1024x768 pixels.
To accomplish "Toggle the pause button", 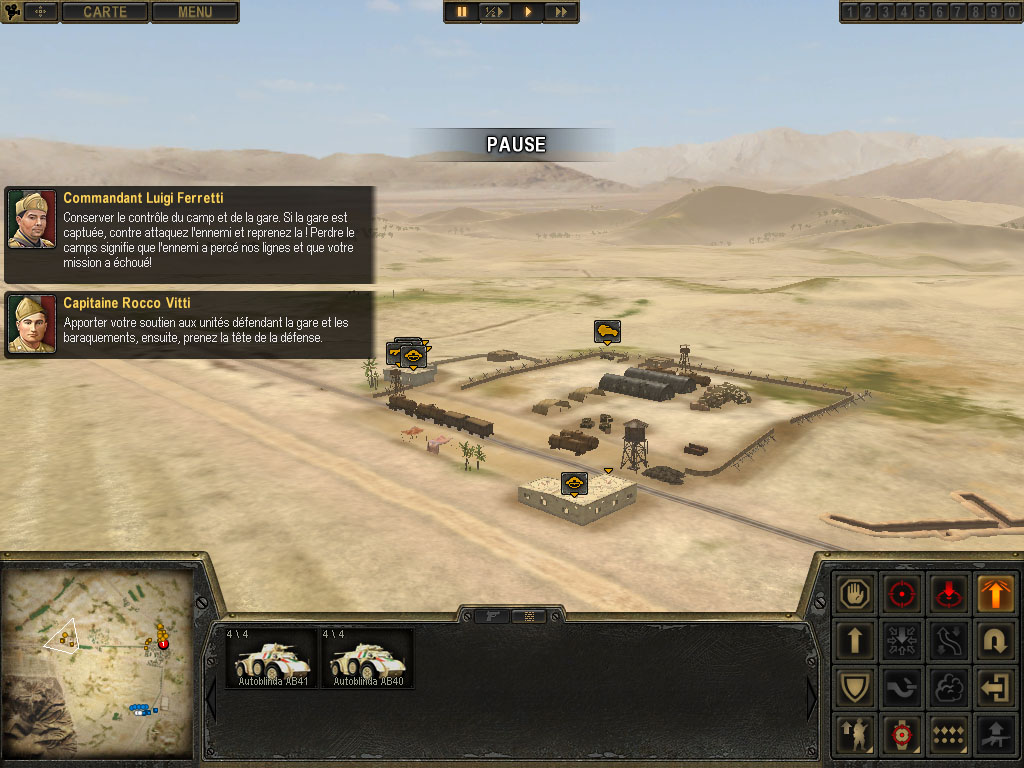I will pyautogui.click(x=462, y=12).
